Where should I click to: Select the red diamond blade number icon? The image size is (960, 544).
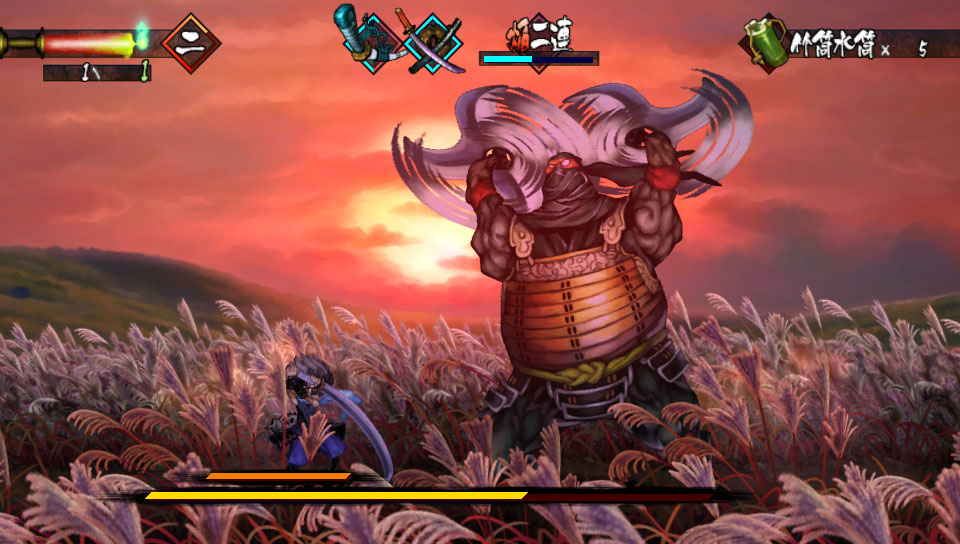[x=190, y=43]
